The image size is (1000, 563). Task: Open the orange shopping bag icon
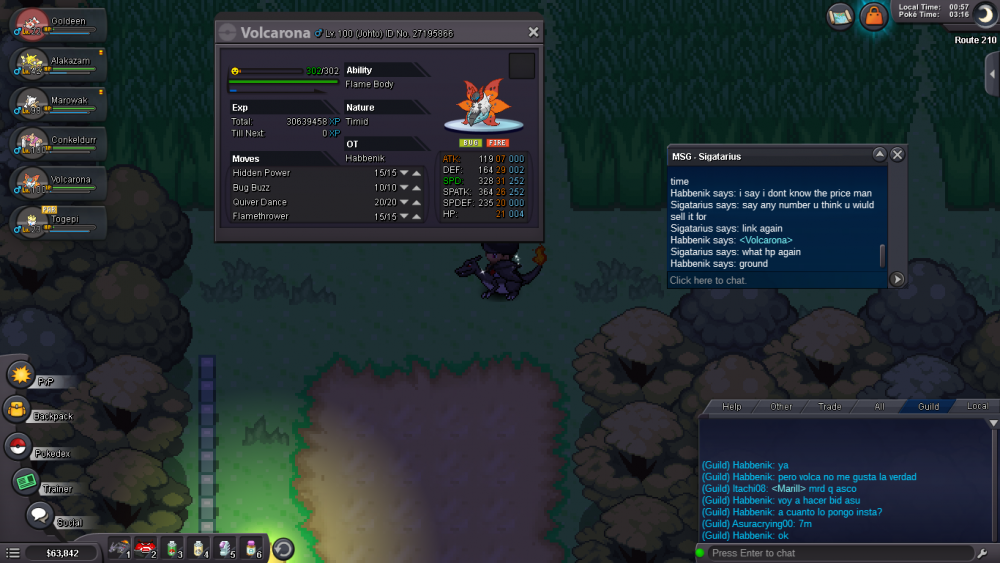pos(874,16)
